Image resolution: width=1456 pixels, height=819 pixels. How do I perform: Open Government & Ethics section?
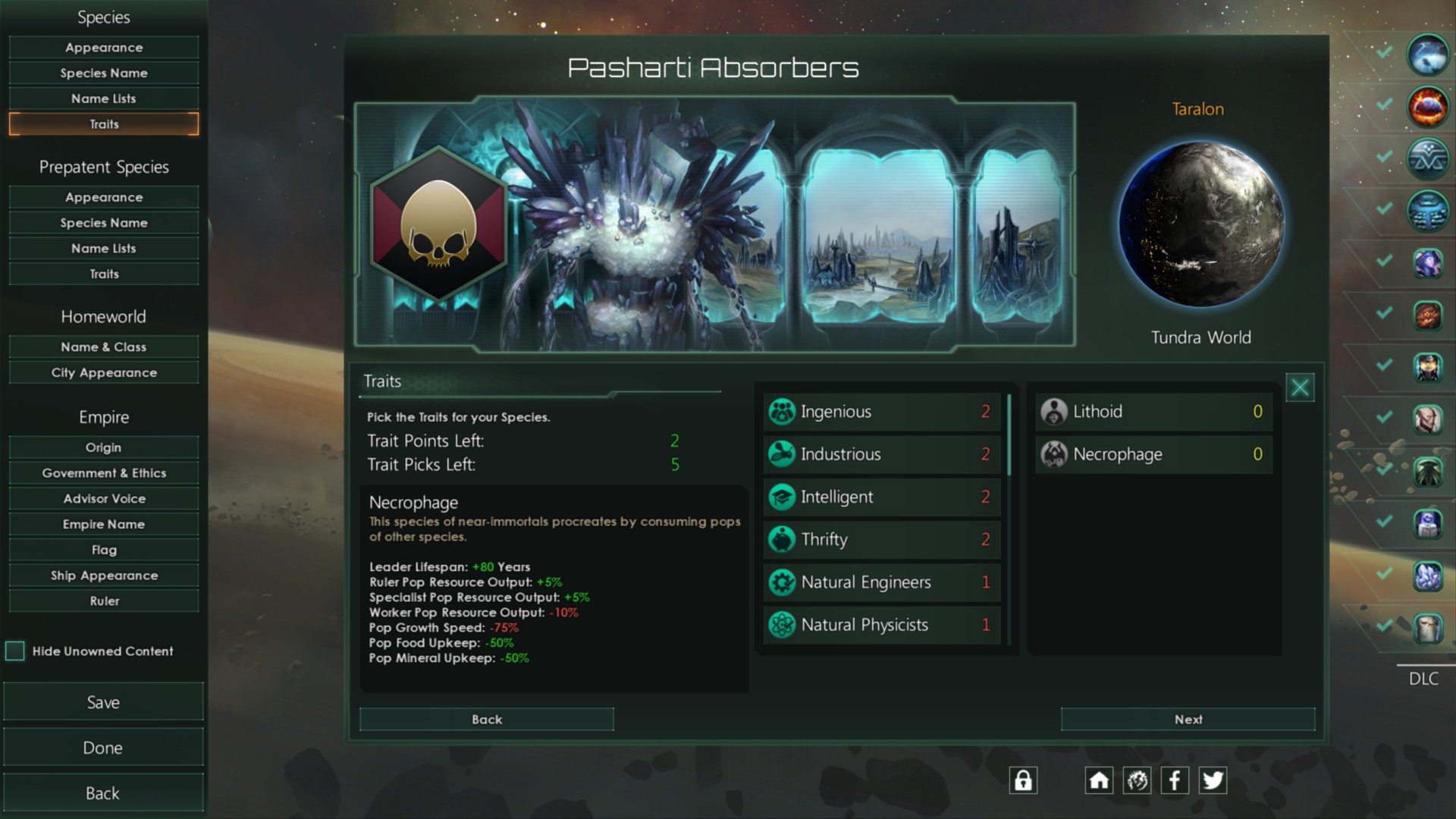tap(104, 473)
